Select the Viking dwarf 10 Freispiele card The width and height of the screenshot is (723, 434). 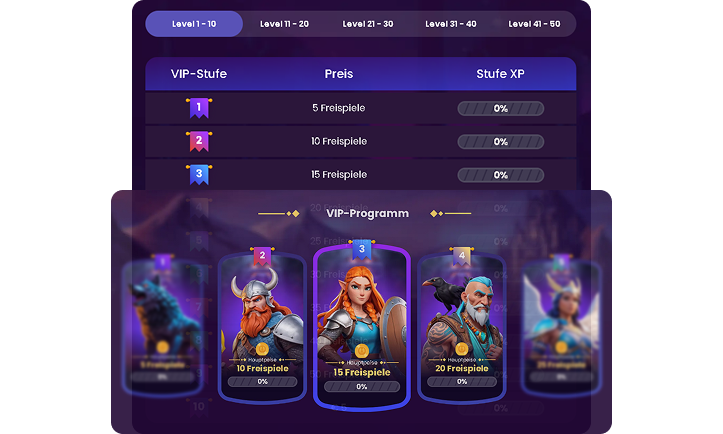pyautogui.click(x=262, y=325)
